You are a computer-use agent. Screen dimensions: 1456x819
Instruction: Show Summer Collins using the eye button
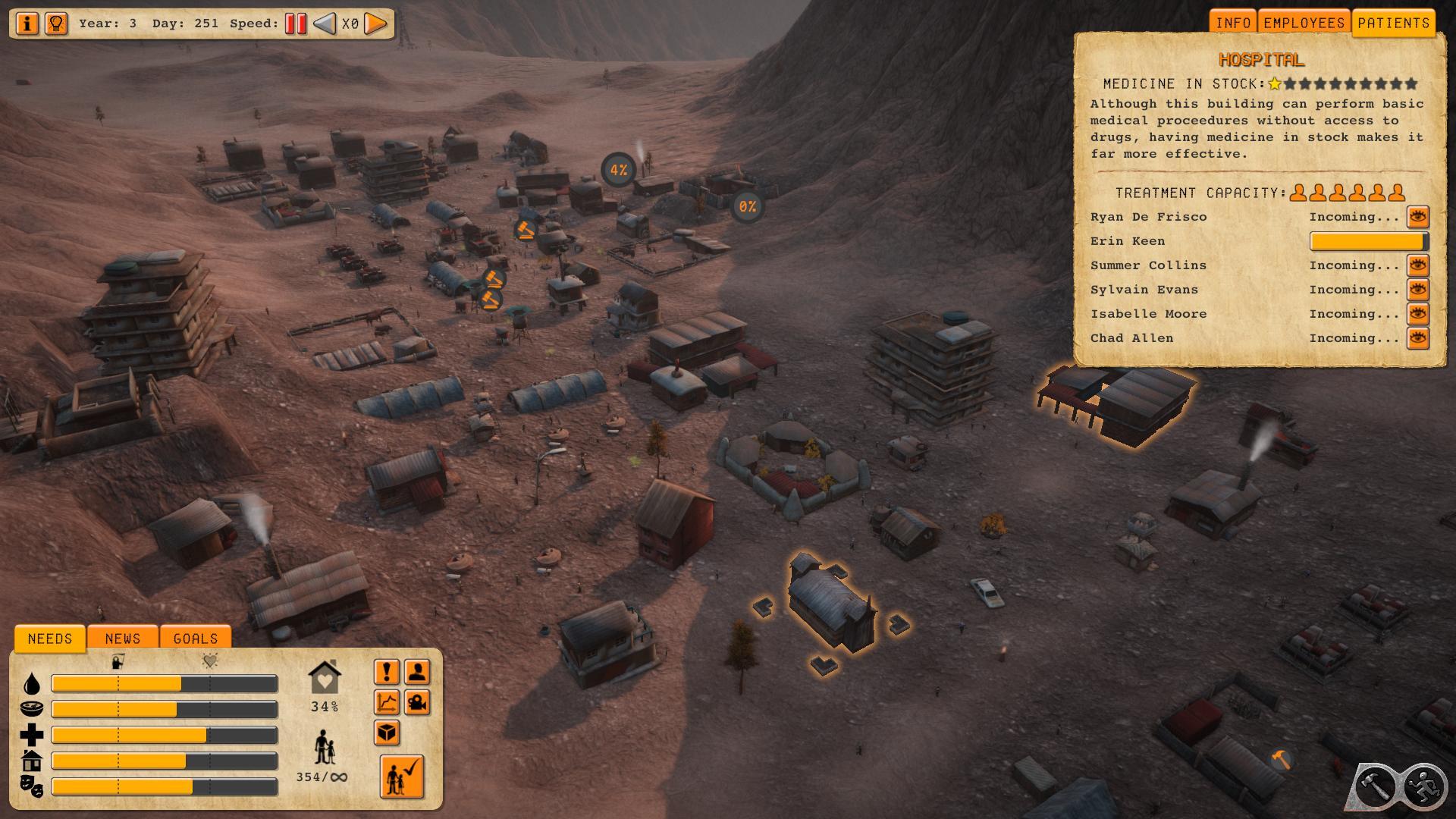[1417, 265]
